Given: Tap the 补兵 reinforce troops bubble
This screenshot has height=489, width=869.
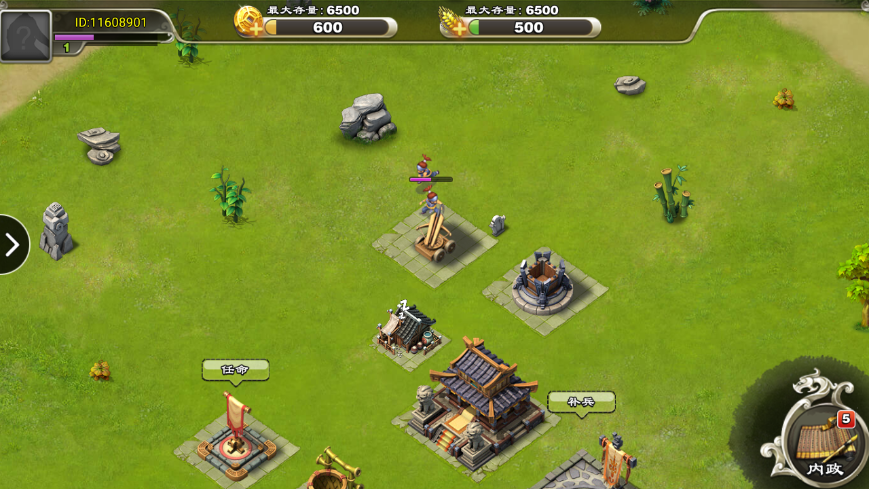Looking at the screenshot, I should pyautogui.click(x=581, y=402).
